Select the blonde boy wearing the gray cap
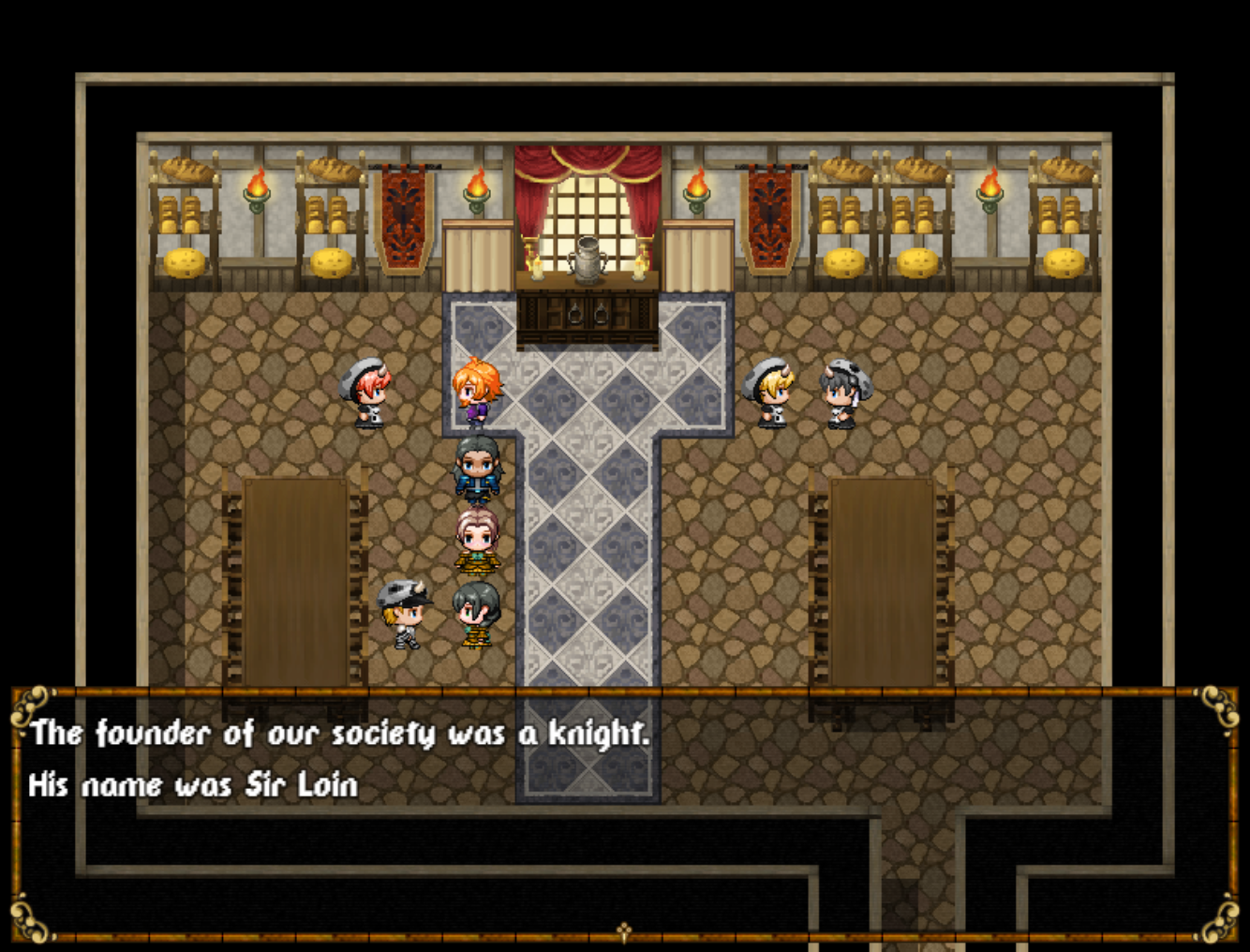Viewport: 1250px width, 952px height. coord(401,614)
